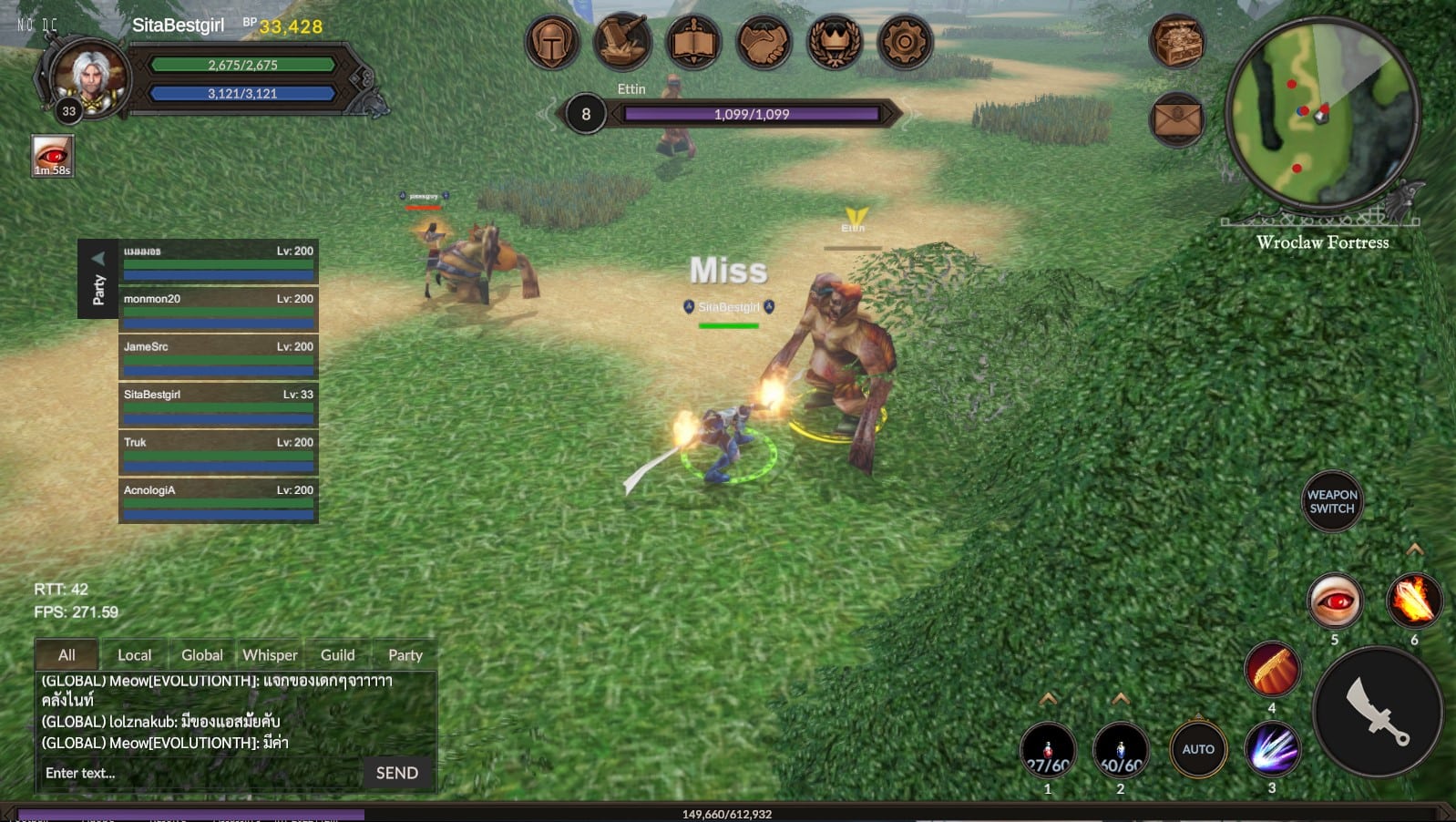Open the book skills menu
The height and width of the screenshot is (822, 1456).
pyautogui.click(x=693, y=42)
